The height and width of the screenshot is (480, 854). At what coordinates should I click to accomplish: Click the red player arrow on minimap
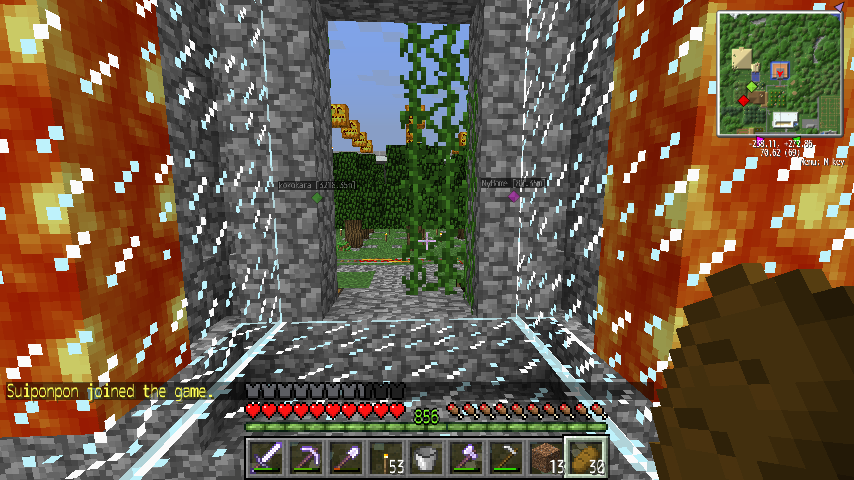(x=780, y=72)
